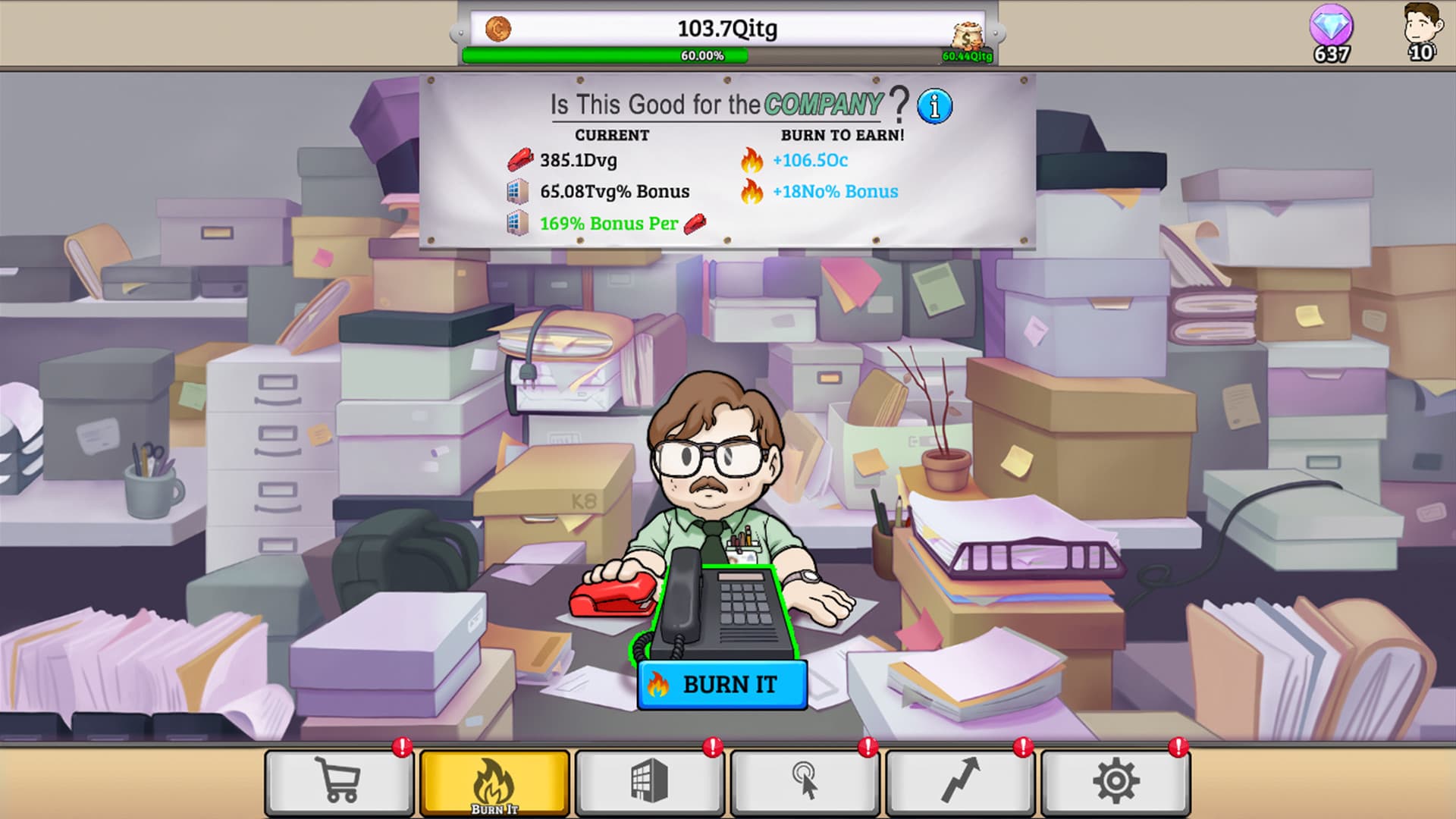Click the fire icon beside +106.5Oc
This screenshot has width=1456, height=819.
(752, 160)
